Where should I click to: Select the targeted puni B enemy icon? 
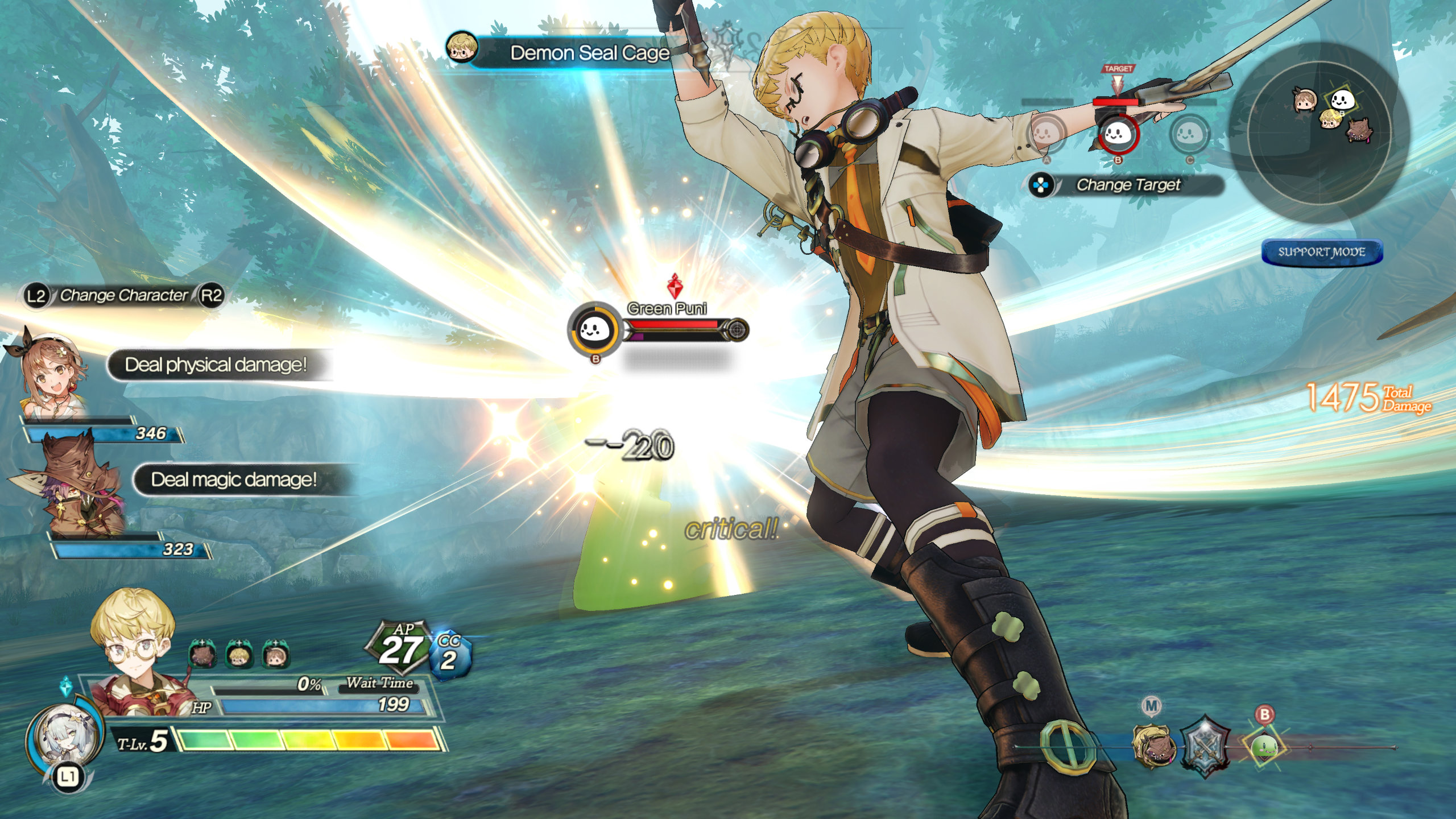point(1118,135)
